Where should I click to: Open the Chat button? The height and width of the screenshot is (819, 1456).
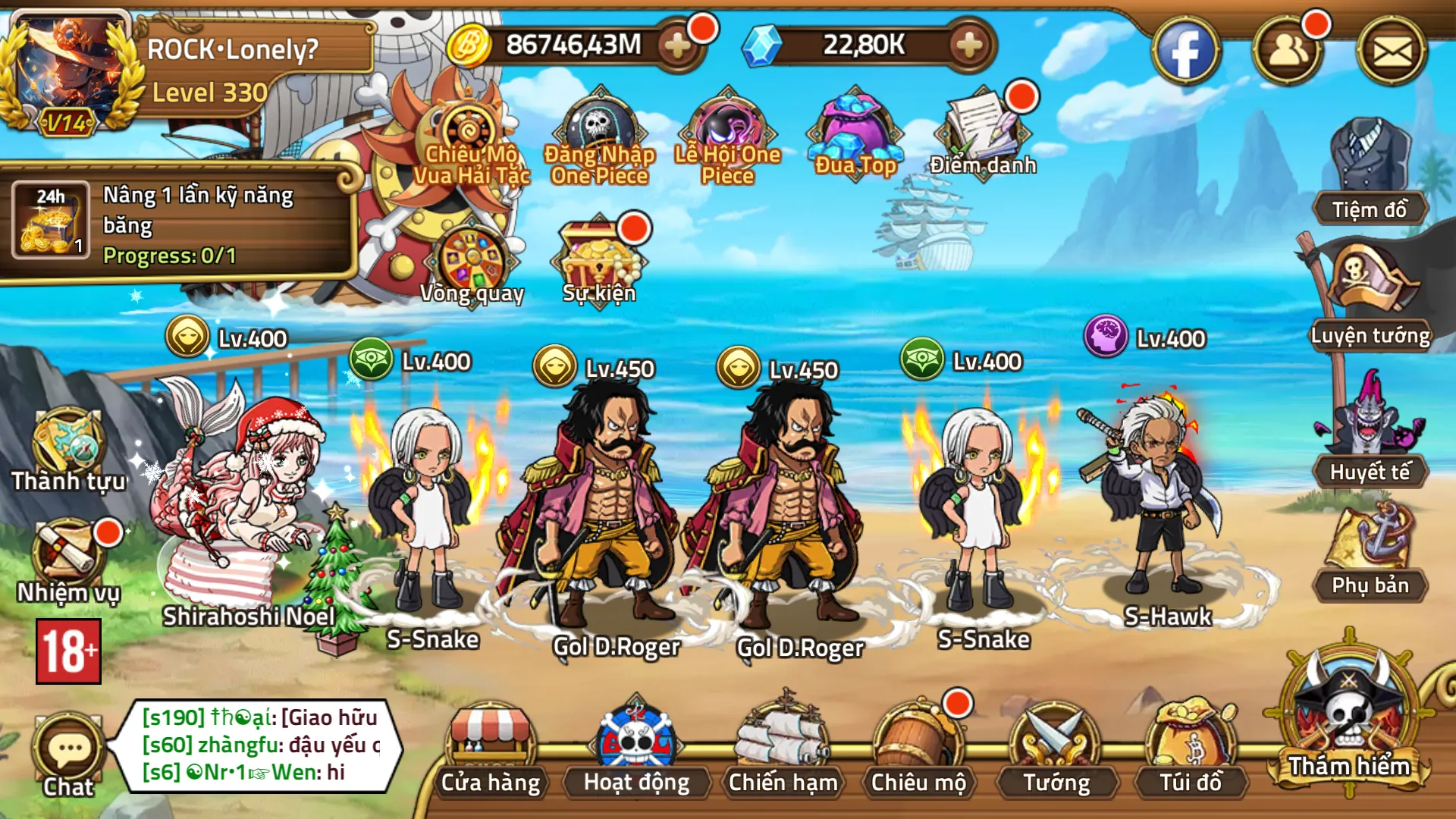pyautogui.click(x=68, y=755)
